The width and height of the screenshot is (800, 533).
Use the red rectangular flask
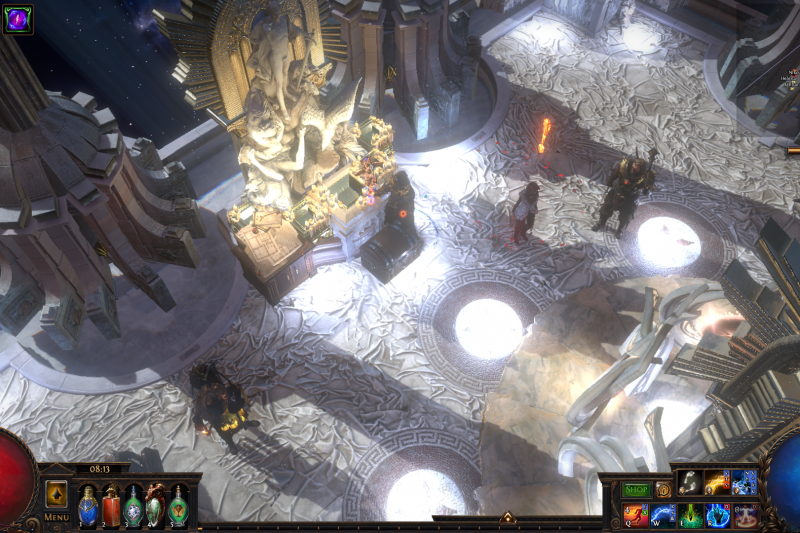pyautogui.click(x=111, y=503)
